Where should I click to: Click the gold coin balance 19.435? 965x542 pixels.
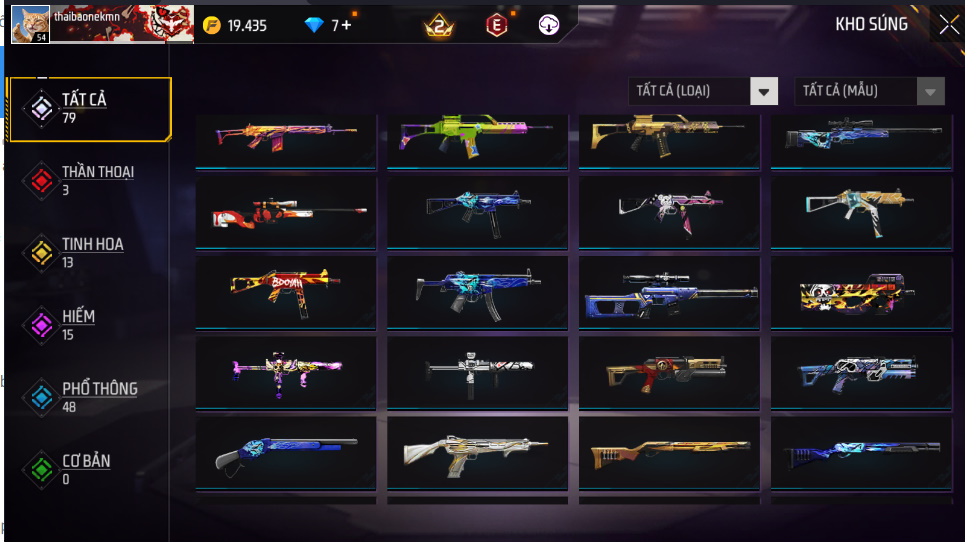coord(235,26)
